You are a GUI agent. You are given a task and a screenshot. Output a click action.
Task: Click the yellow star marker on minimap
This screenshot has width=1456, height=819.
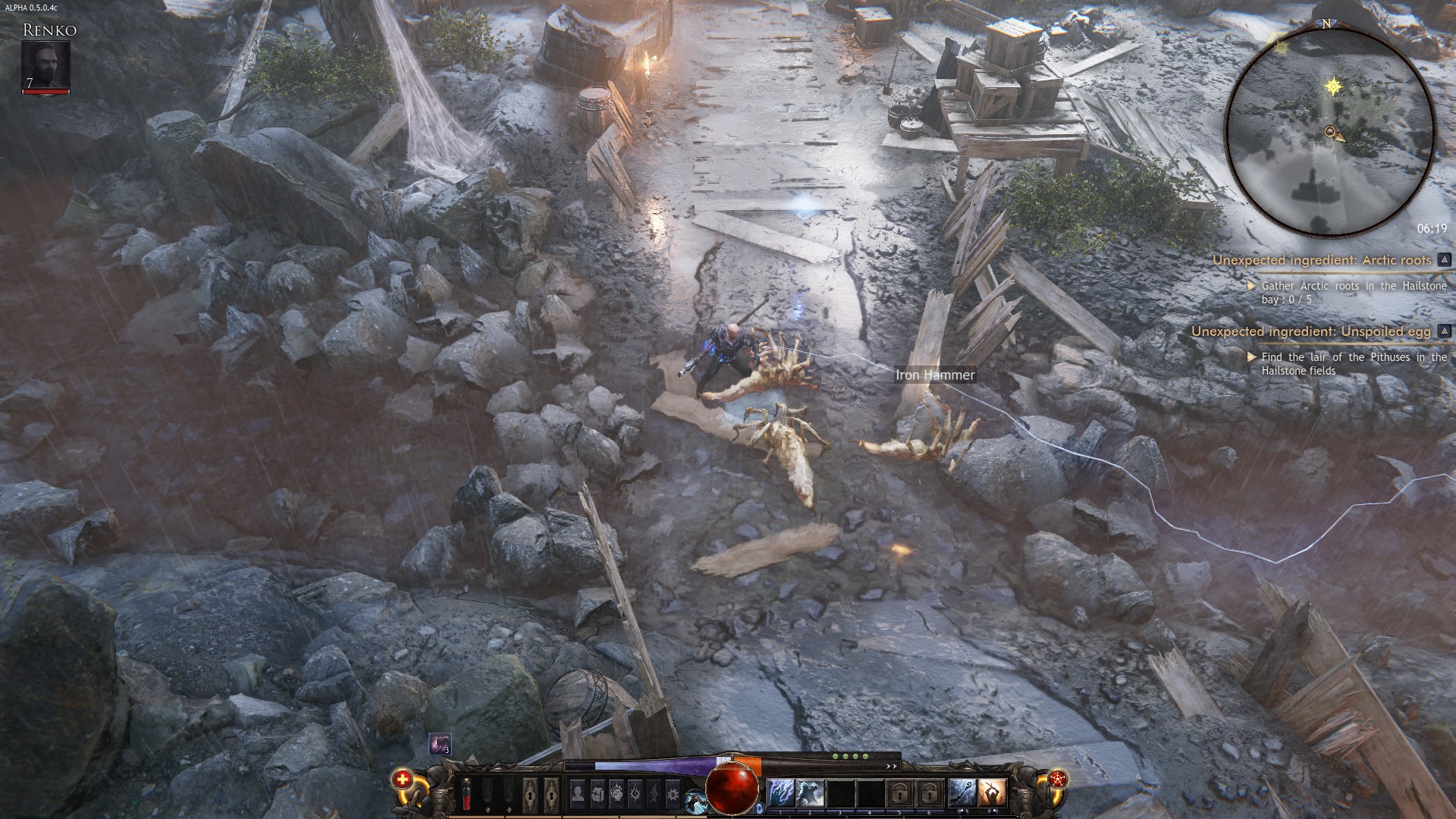[1333, 86]
